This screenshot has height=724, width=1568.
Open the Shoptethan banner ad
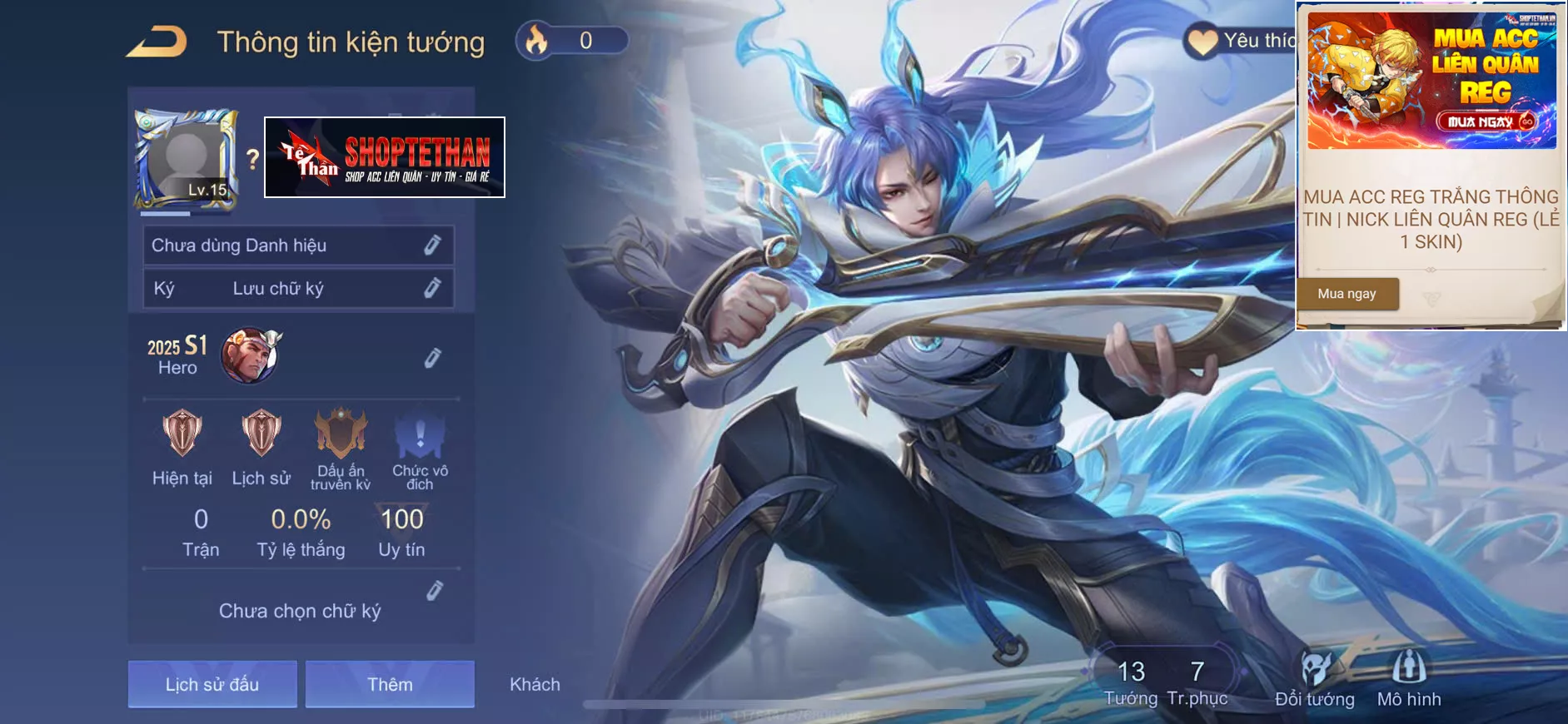point(385,157)
